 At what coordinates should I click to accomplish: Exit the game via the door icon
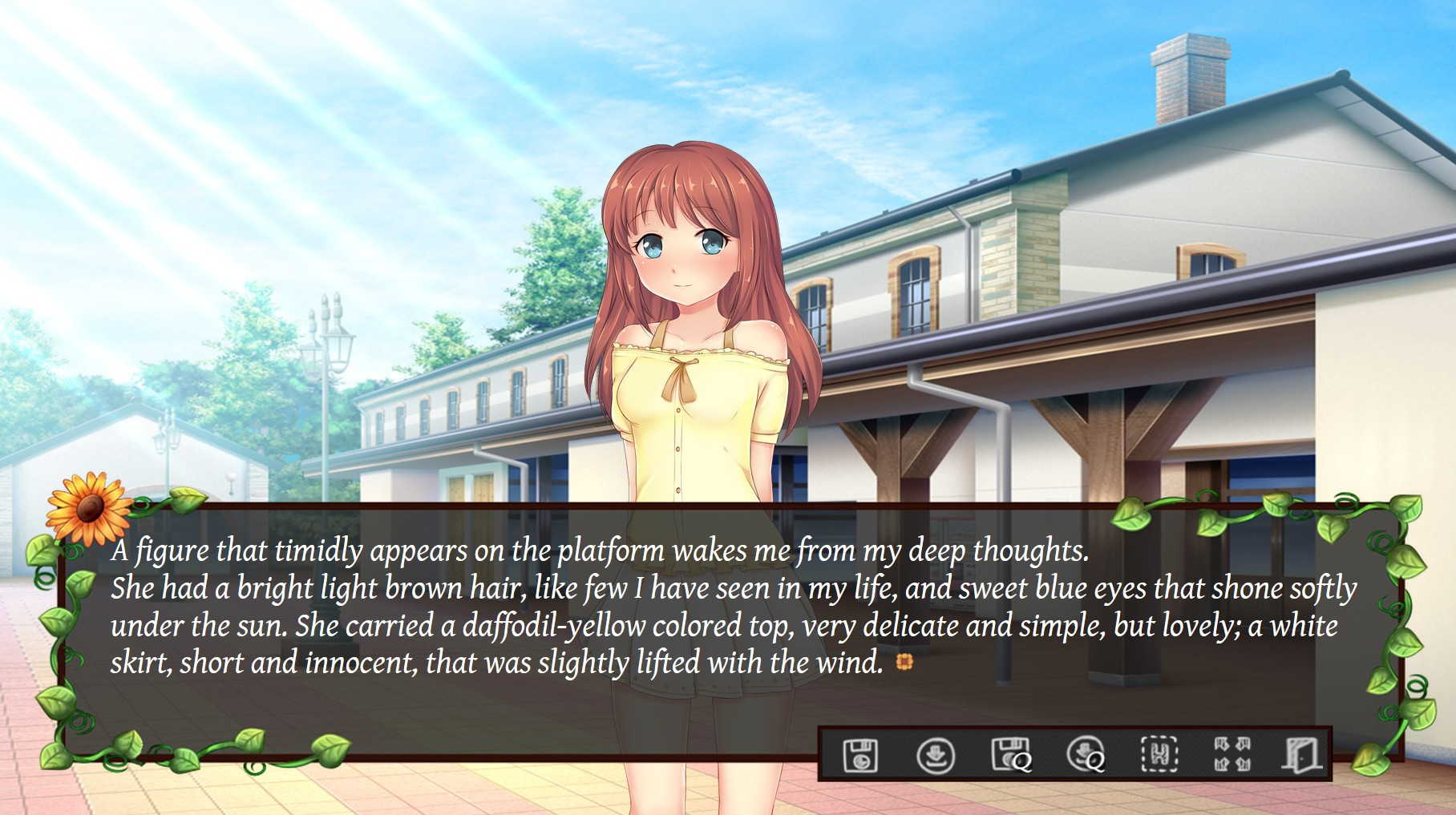(1300, 755)
